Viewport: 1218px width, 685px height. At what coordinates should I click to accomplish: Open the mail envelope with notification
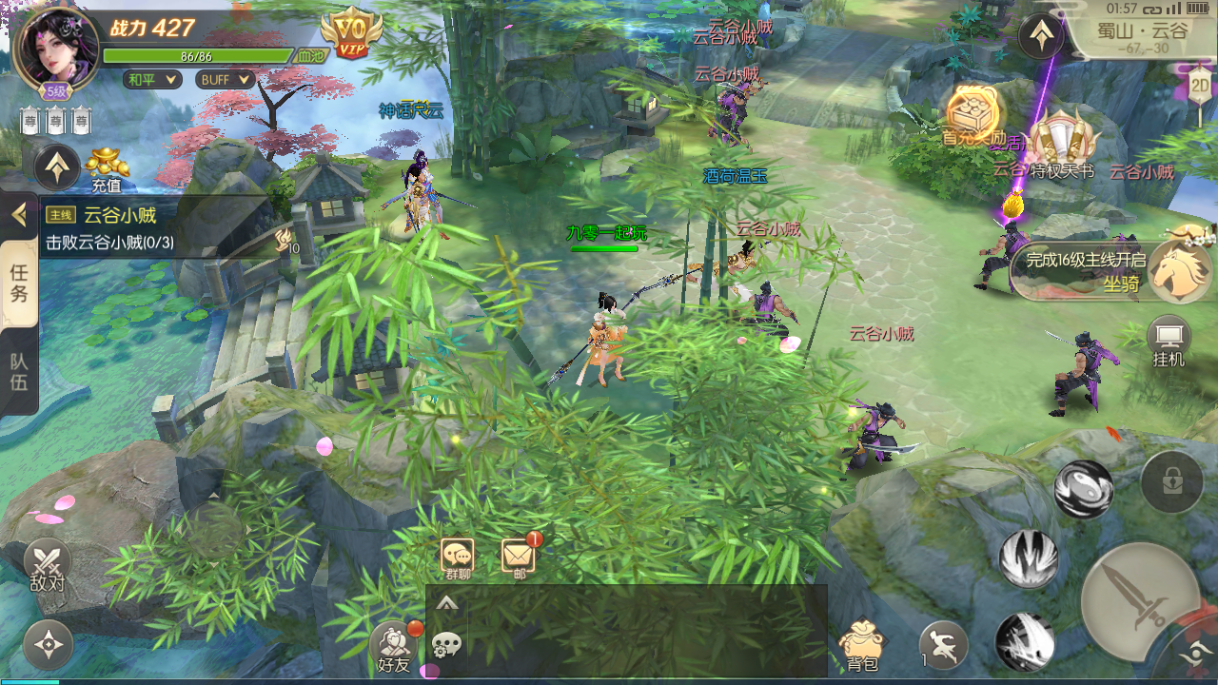(x=517, y=556)
